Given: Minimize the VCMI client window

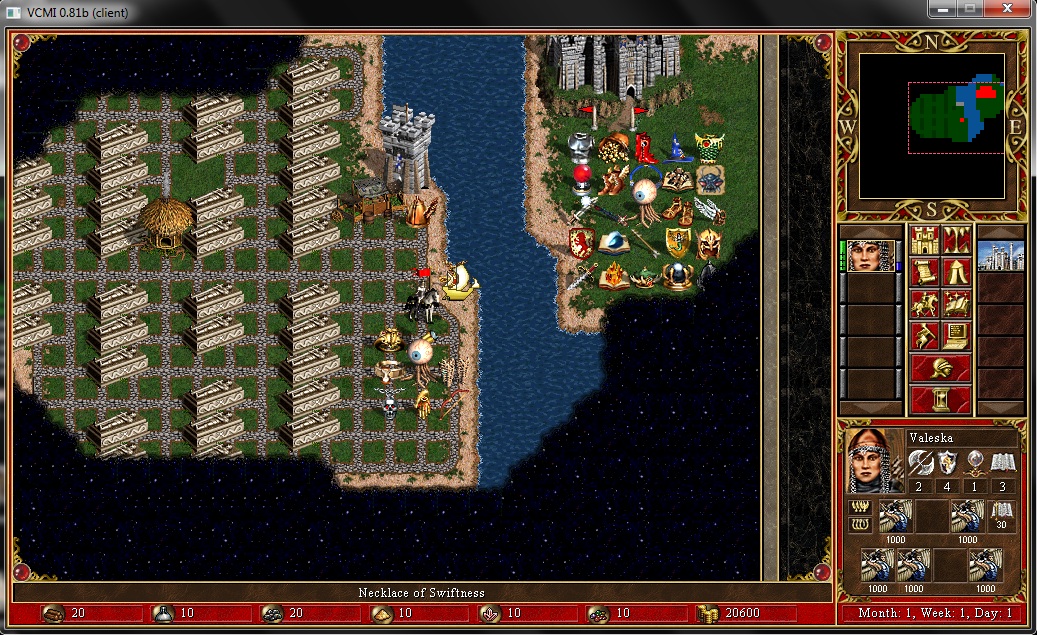Looking at the screenshot, I should coord(940,9).
